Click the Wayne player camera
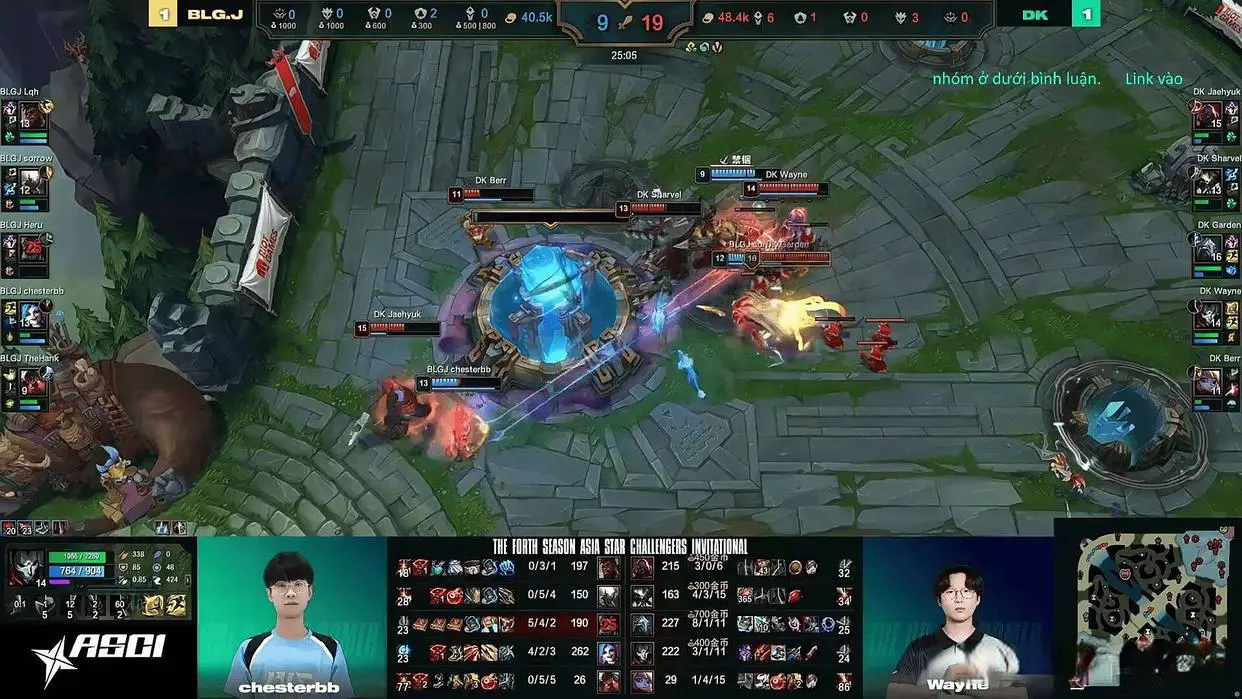 [x=957, y=616]
